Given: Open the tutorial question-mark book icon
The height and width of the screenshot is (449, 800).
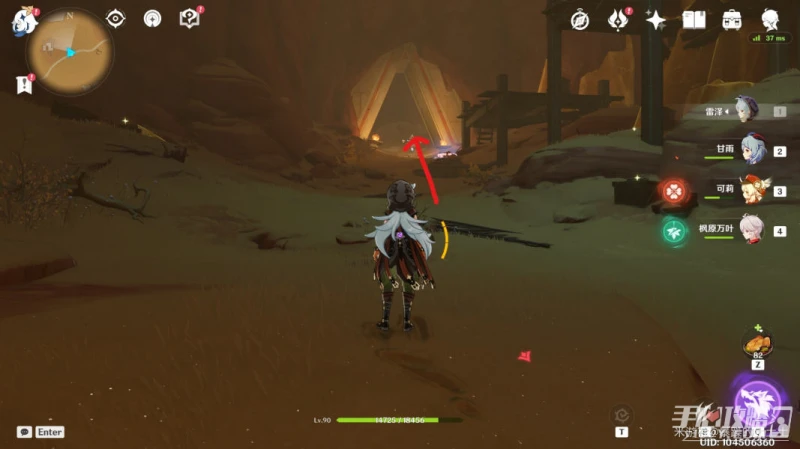Looking at the screenshot, I should [189, 19].
